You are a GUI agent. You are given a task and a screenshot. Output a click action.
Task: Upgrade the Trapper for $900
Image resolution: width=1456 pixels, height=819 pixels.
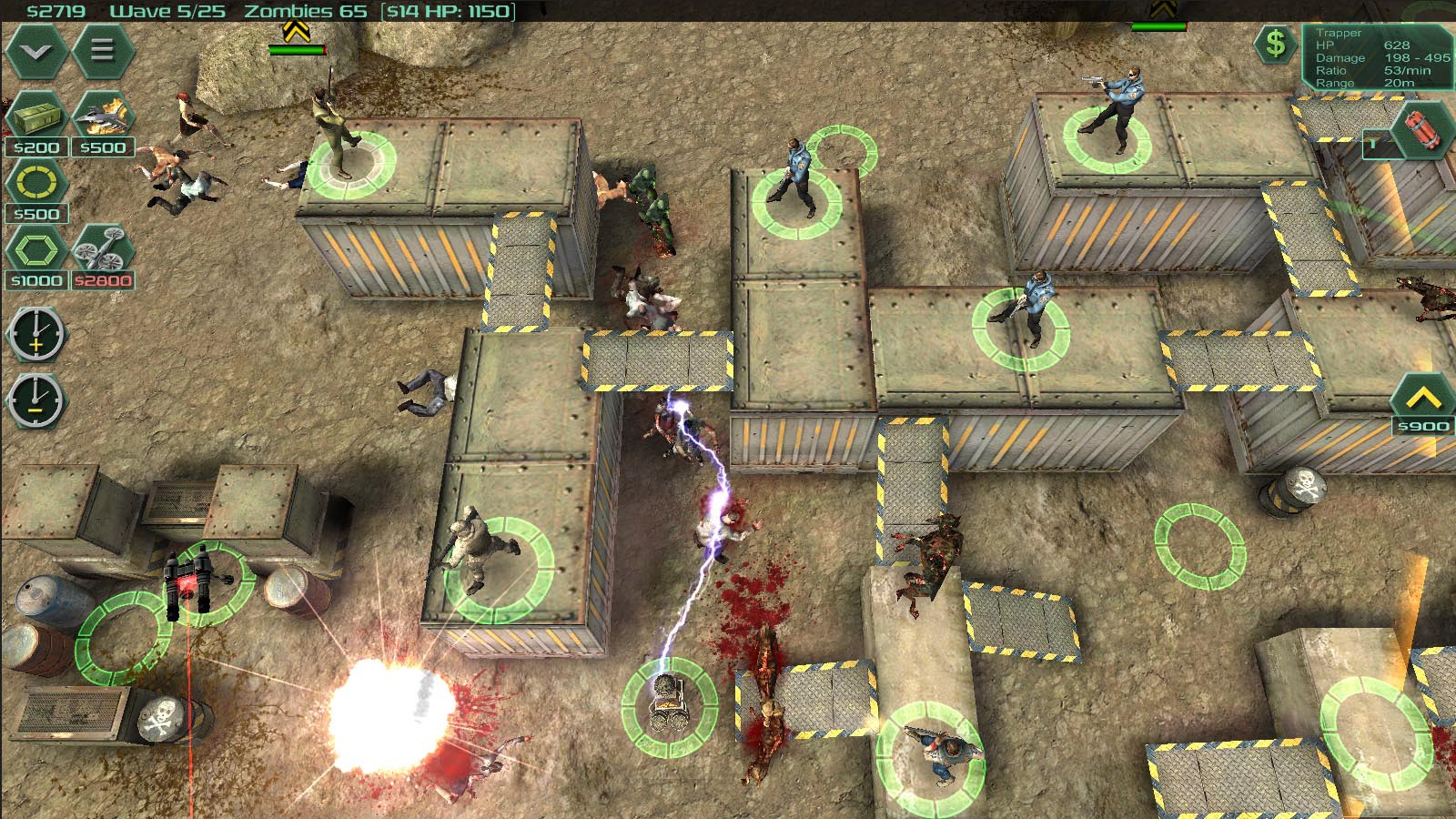click(1422, 400)
